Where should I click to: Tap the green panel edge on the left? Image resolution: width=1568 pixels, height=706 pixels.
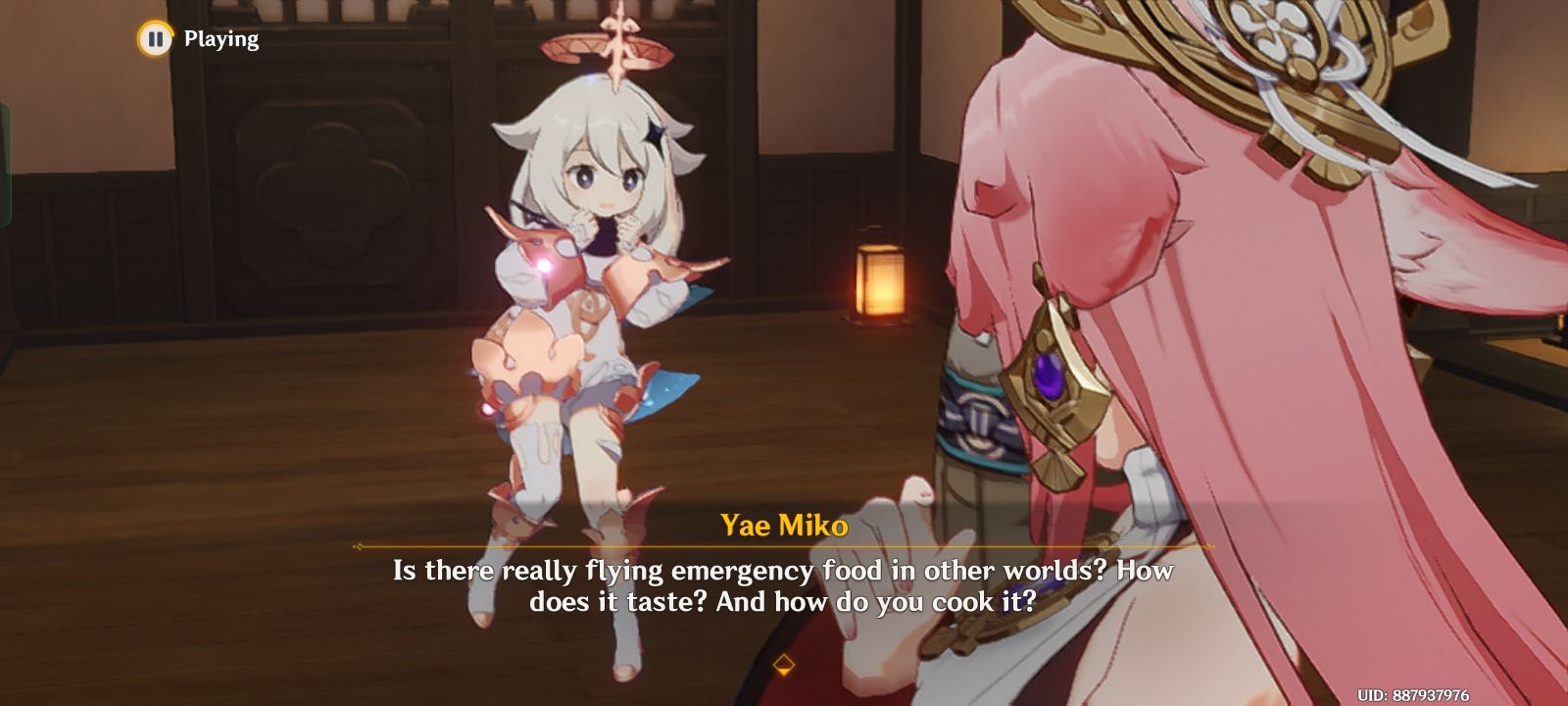click(5, 176)
